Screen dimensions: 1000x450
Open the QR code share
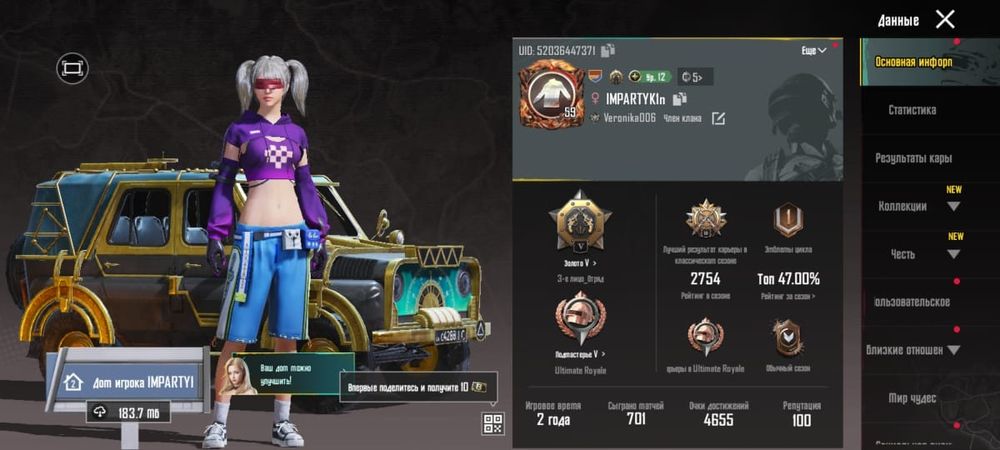[x=492, y=423]
